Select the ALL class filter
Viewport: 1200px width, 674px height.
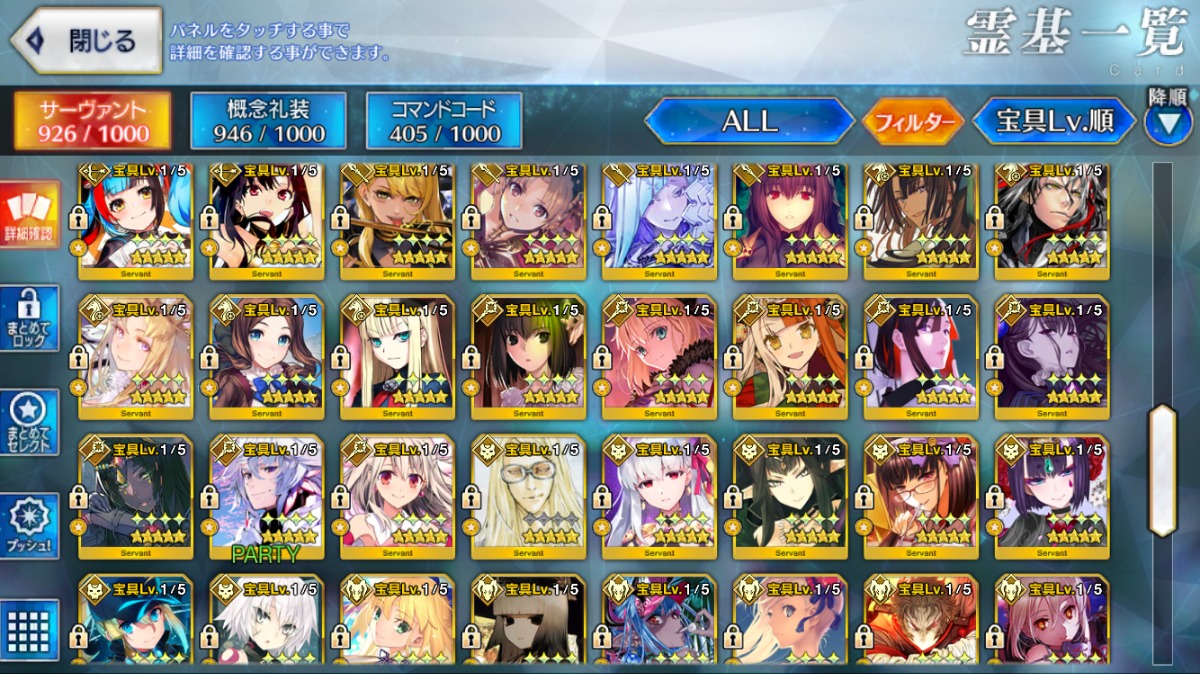(749, 121)
